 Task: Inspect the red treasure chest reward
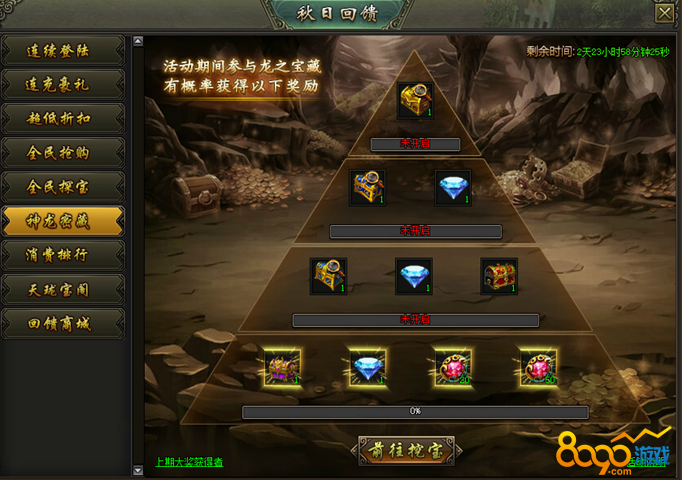pos(498,276)
